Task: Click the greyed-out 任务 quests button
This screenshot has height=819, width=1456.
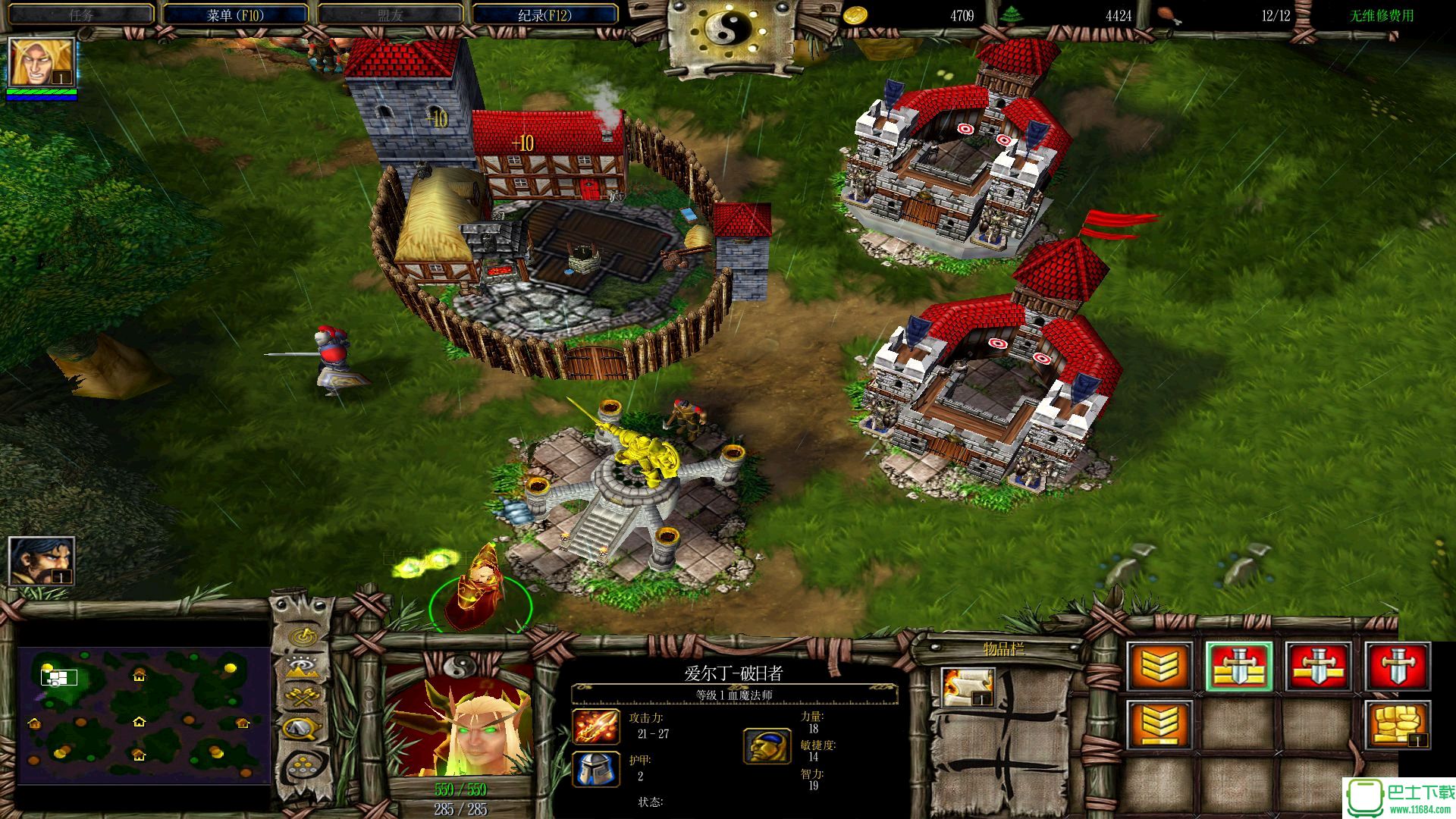Action: (x=80, y=14)
